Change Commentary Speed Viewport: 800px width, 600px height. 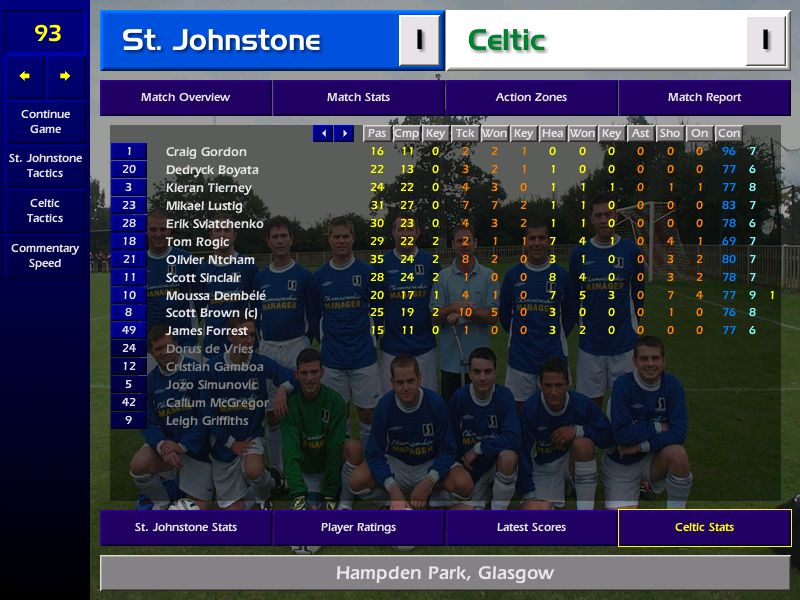(x=45, y=256)
